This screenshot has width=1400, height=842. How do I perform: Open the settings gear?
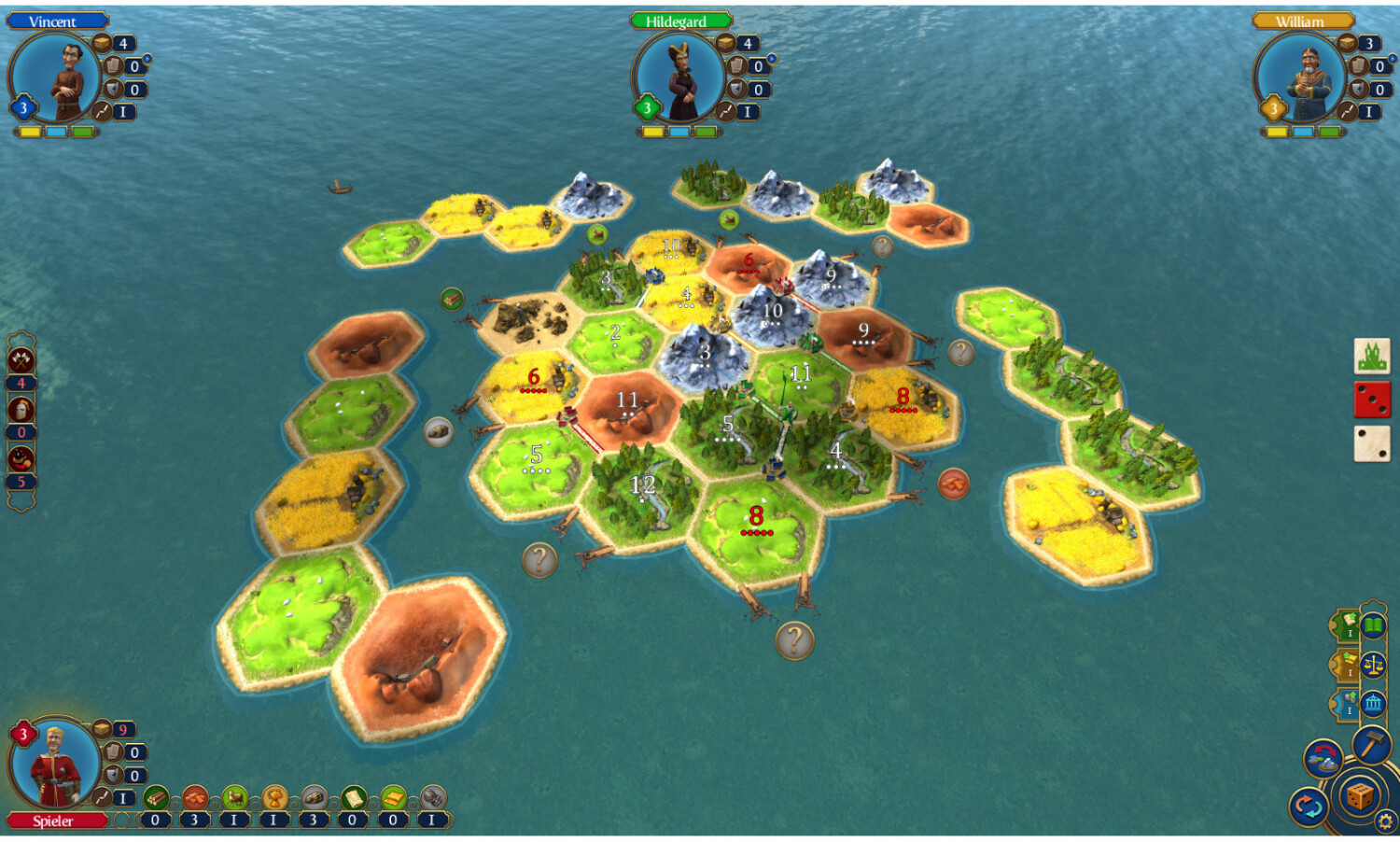tap(1385, 821)
